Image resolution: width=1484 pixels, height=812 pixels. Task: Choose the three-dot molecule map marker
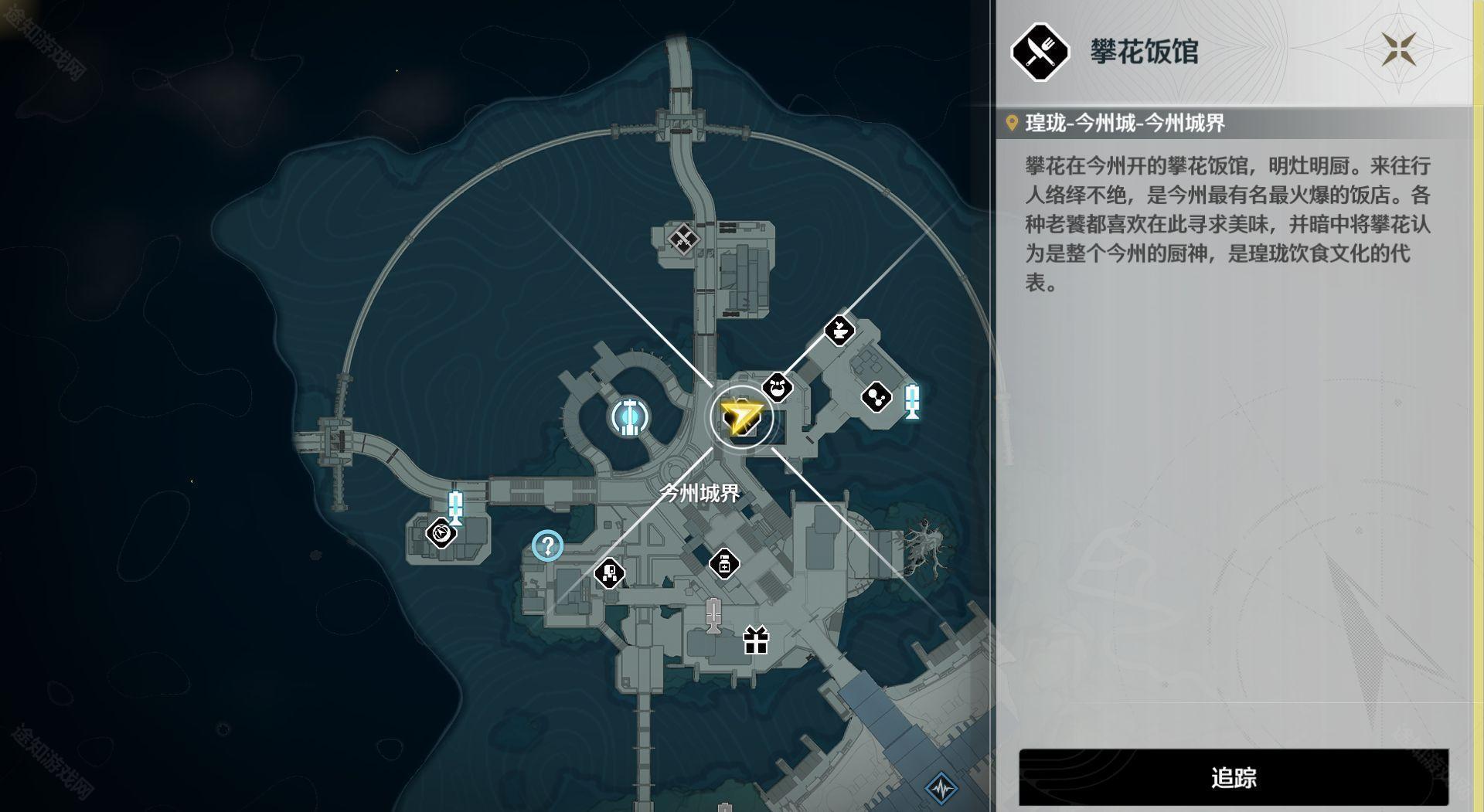(876, 397)
